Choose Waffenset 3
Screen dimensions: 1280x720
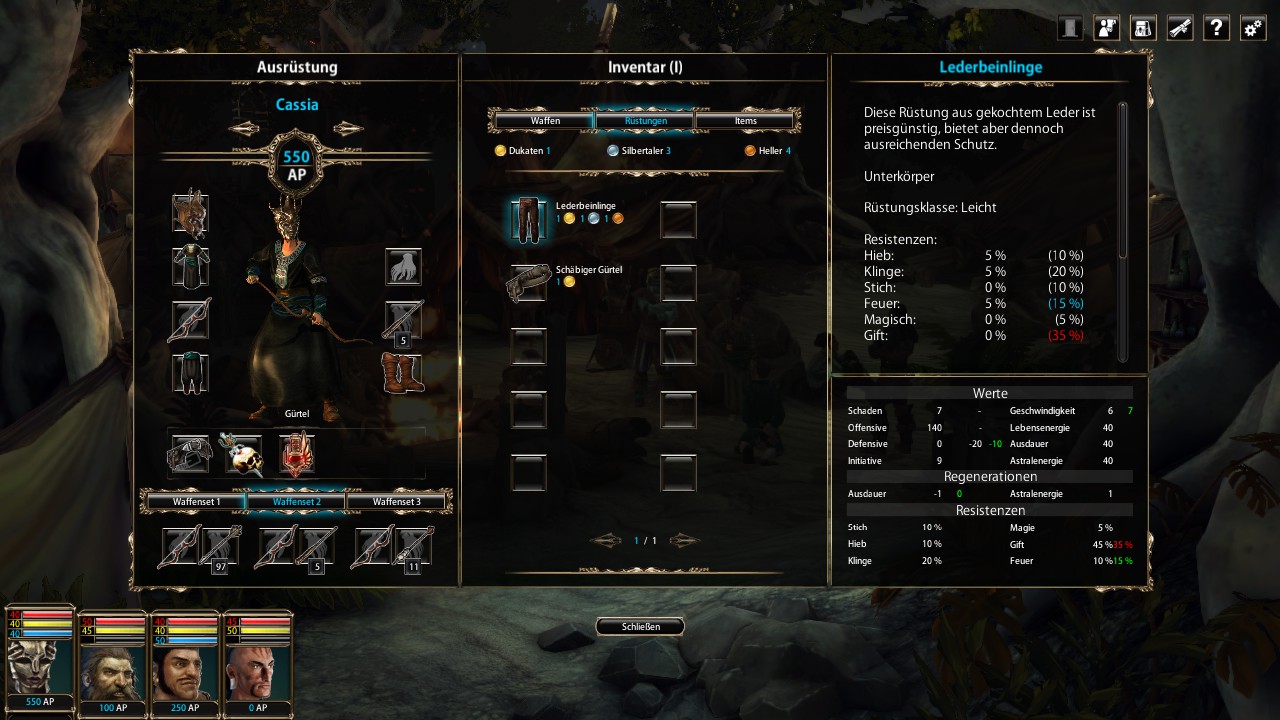(x=396, y=501)
